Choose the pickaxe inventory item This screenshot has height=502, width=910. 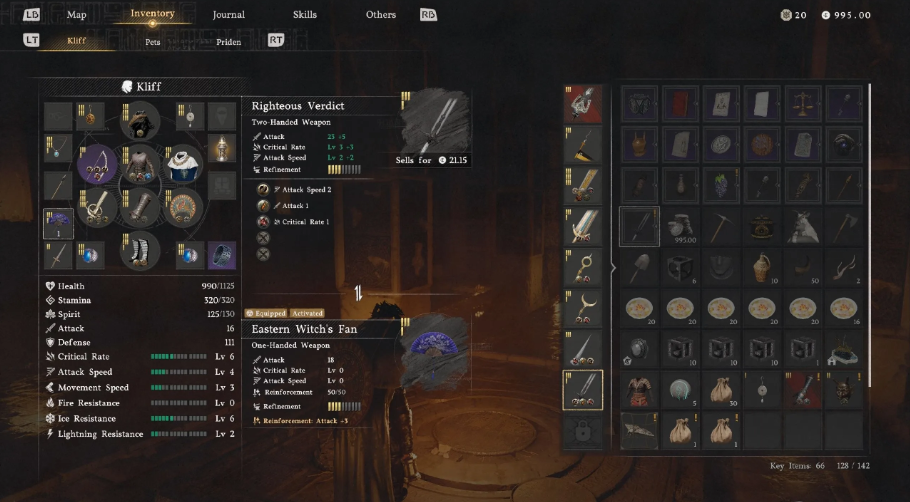click(718, 226)
